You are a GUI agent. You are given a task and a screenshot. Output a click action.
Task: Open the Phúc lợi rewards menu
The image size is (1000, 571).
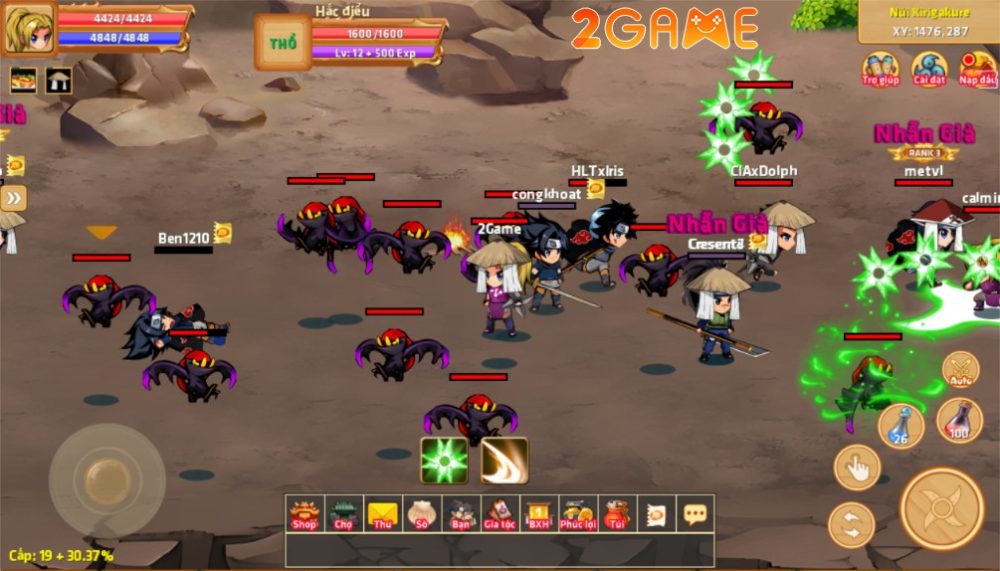tap(577, 514)
